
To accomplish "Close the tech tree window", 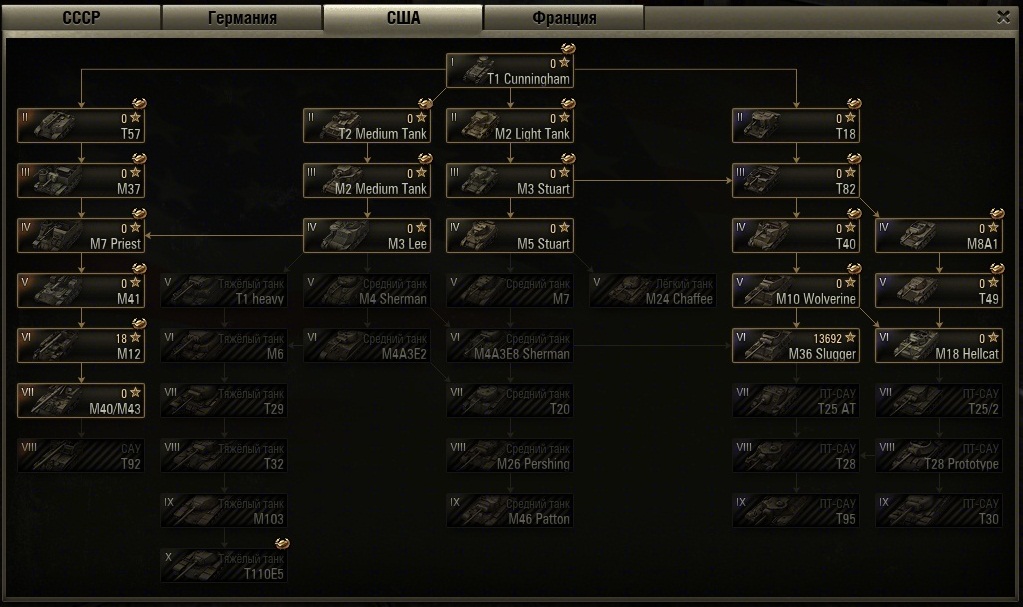I will (x=1003, y=17).
